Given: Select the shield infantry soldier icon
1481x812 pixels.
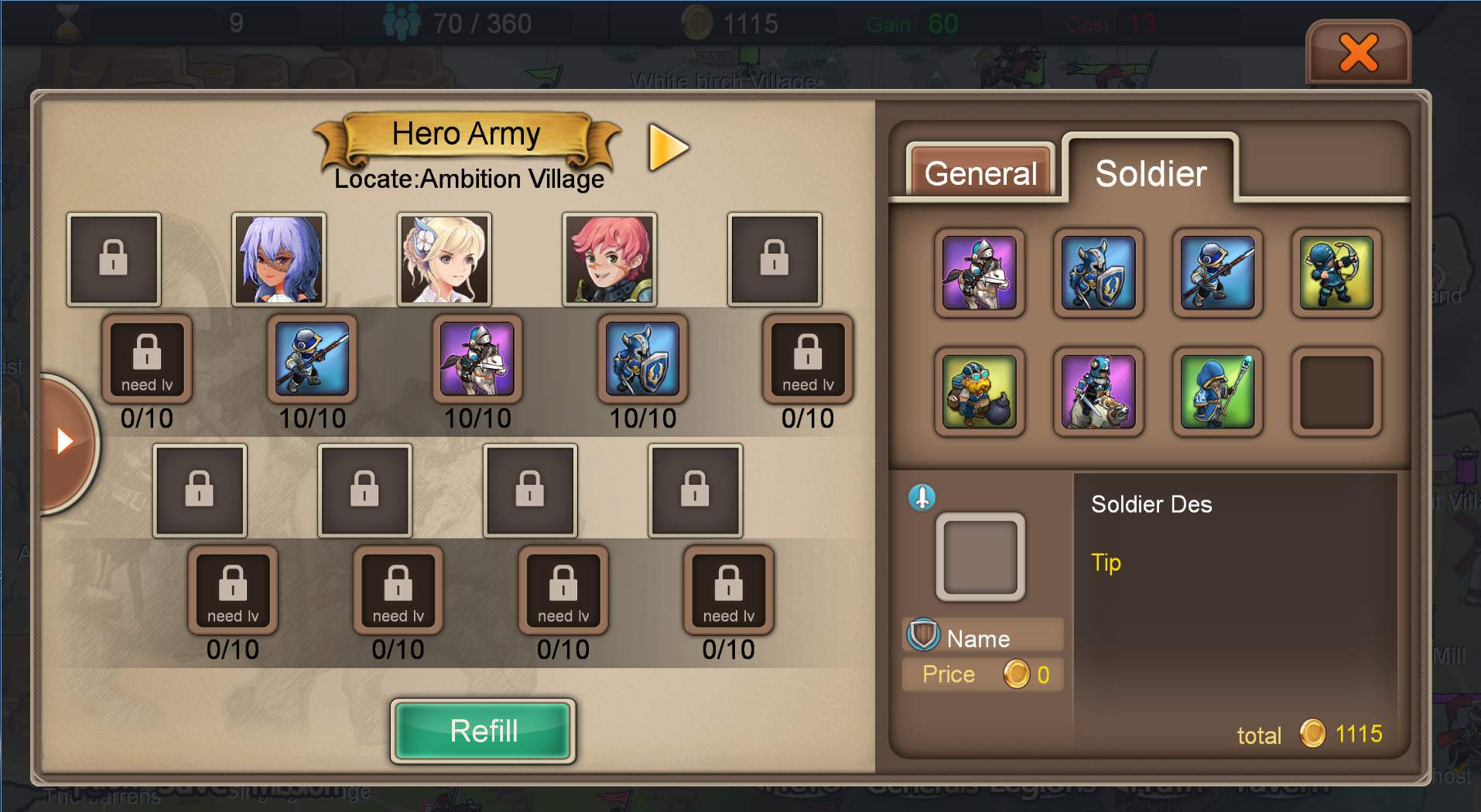Looking at the screenshot, I should [x=1098, y=275].
